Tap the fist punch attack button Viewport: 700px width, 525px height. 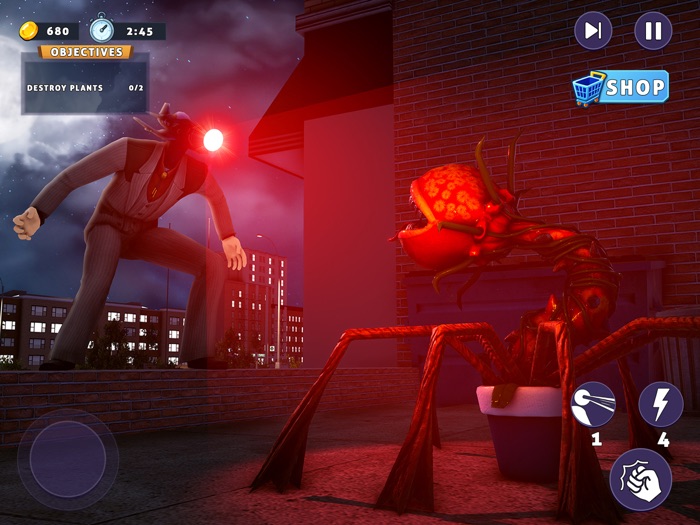pos(640,478)
